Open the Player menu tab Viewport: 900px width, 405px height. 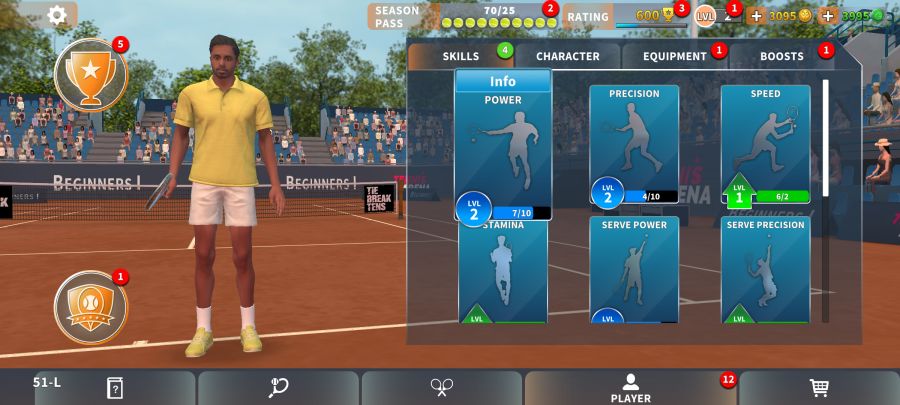(630, 388)
